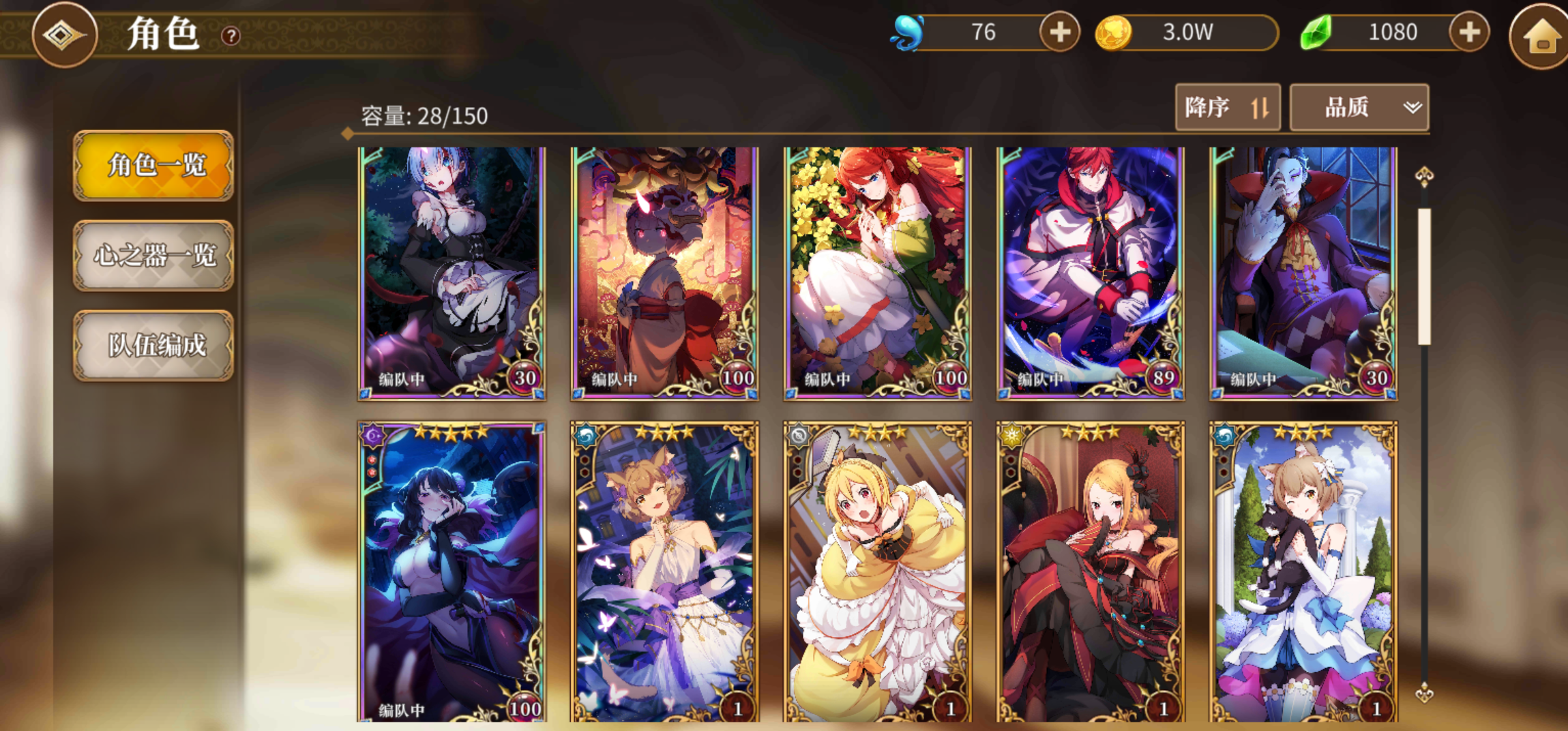1568x731 pixels.
Task: Open the 队伍编成 menu entry
Action: (x=153, y=346)
